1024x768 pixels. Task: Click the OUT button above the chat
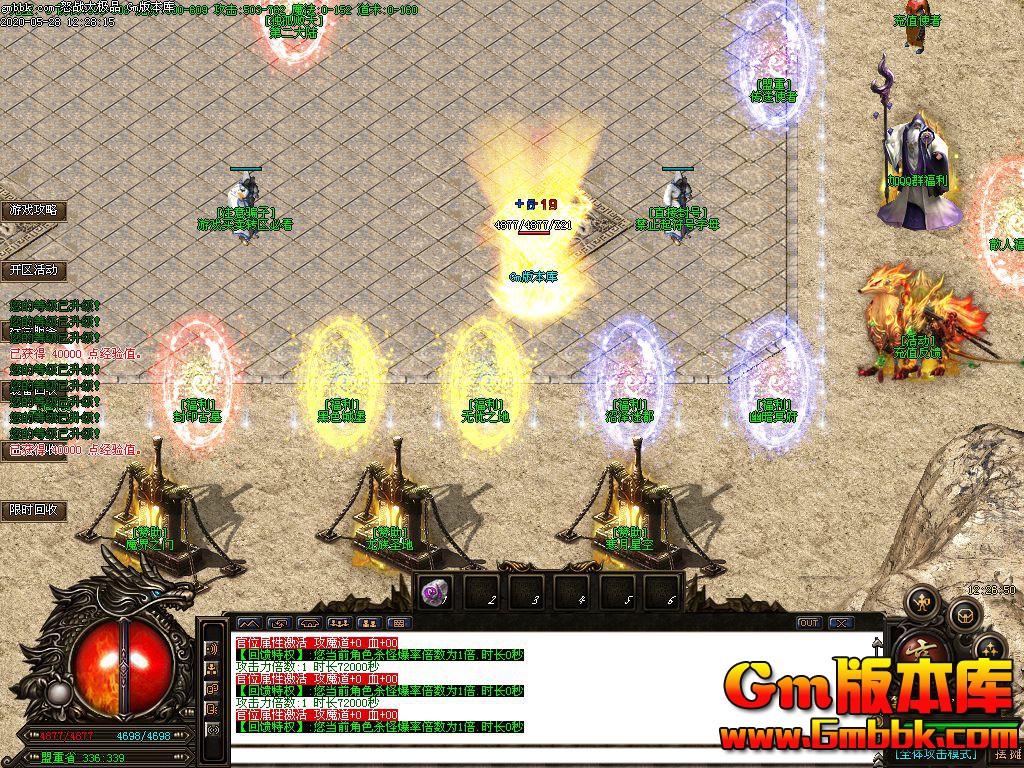point(808,623)
